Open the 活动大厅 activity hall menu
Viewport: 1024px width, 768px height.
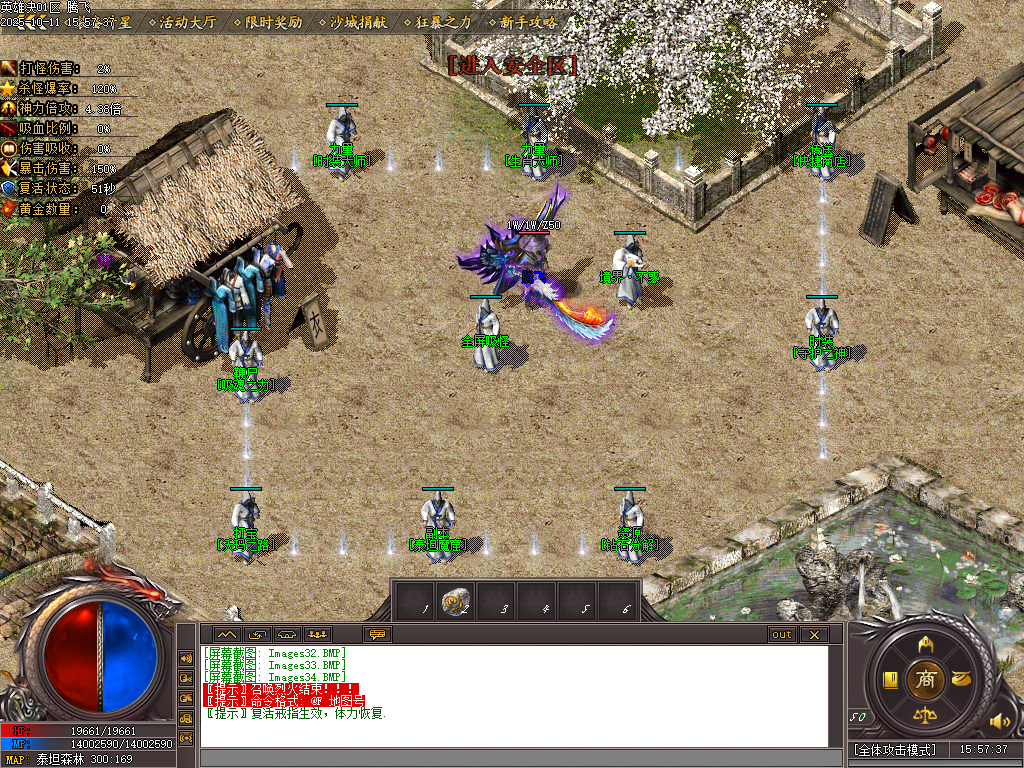(x=187, y=21)
